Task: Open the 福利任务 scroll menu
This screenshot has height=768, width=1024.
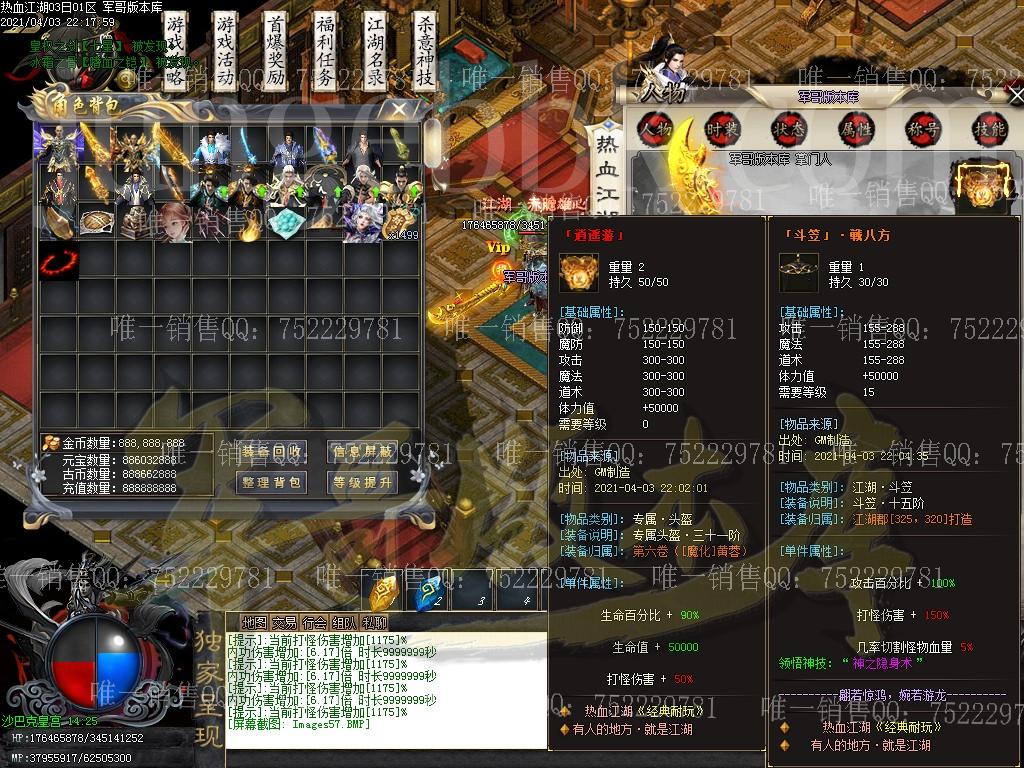Action: [x=325, y=50]
